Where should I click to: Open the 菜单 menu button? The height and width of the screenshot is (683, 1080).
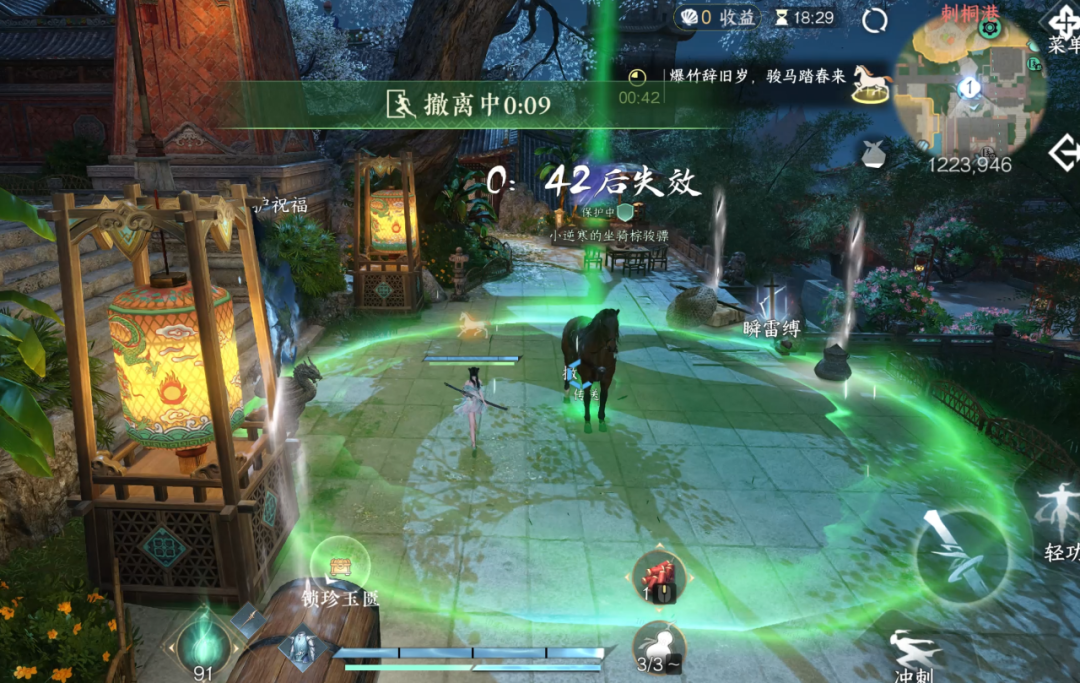click(x=1063, y=29)
